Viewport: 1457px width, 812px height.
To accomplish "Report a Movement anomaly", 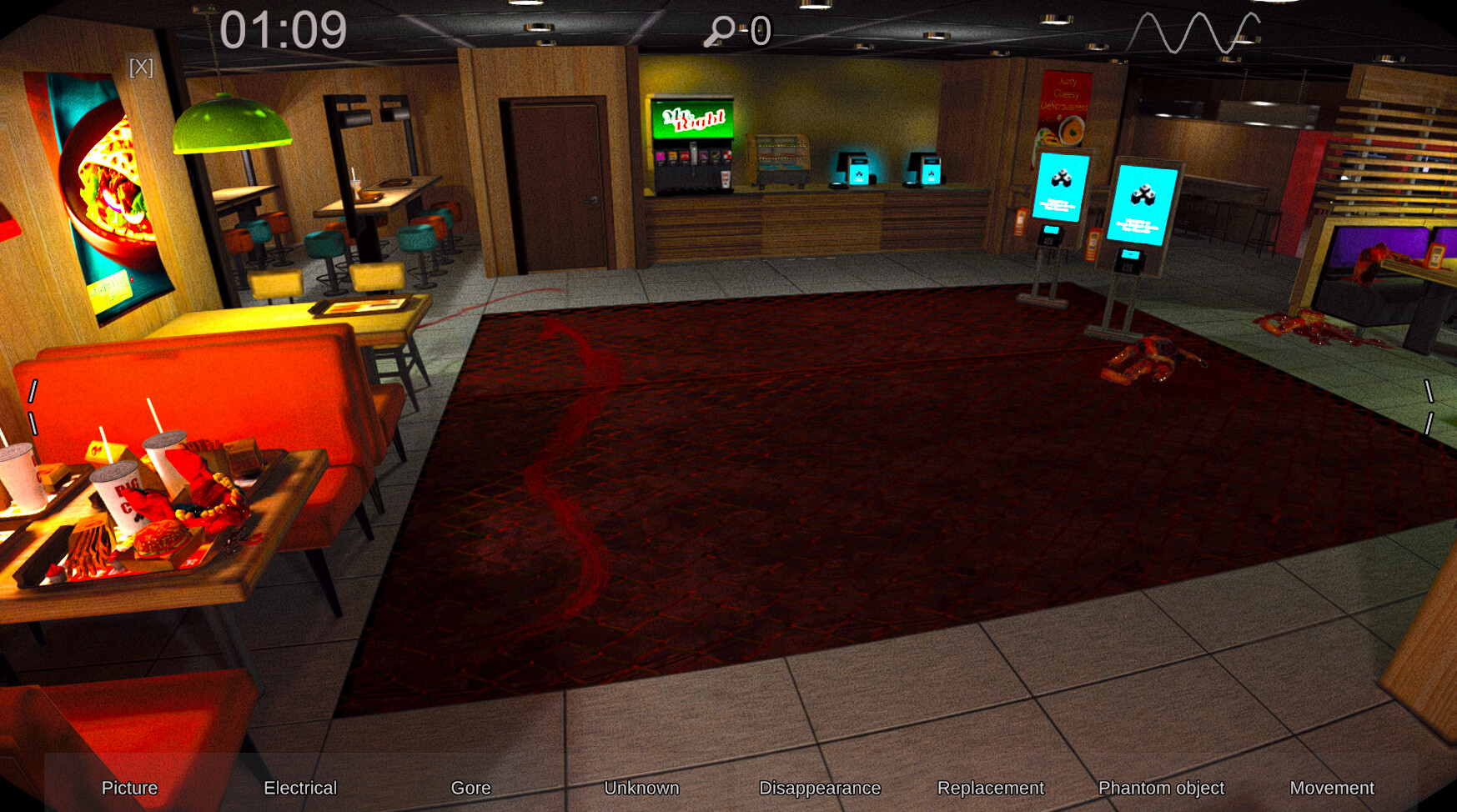I will pos(1332,788).
